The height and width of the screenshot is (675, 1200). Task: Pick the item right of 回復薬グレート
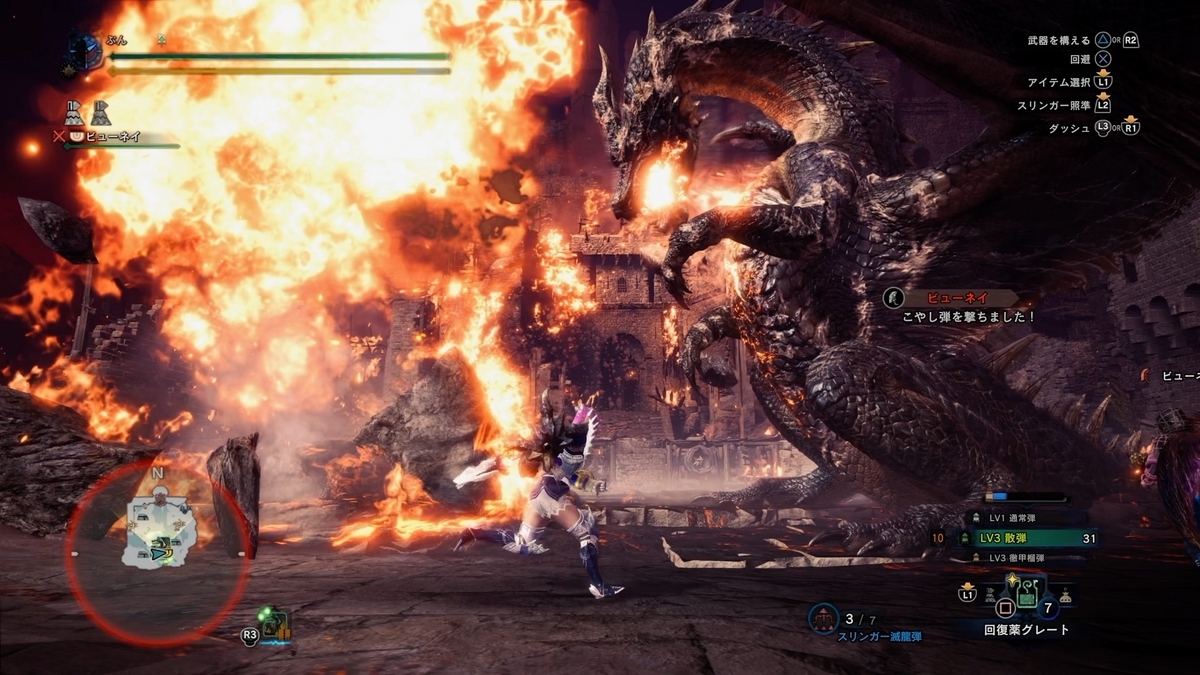(x=1065, y=596)
